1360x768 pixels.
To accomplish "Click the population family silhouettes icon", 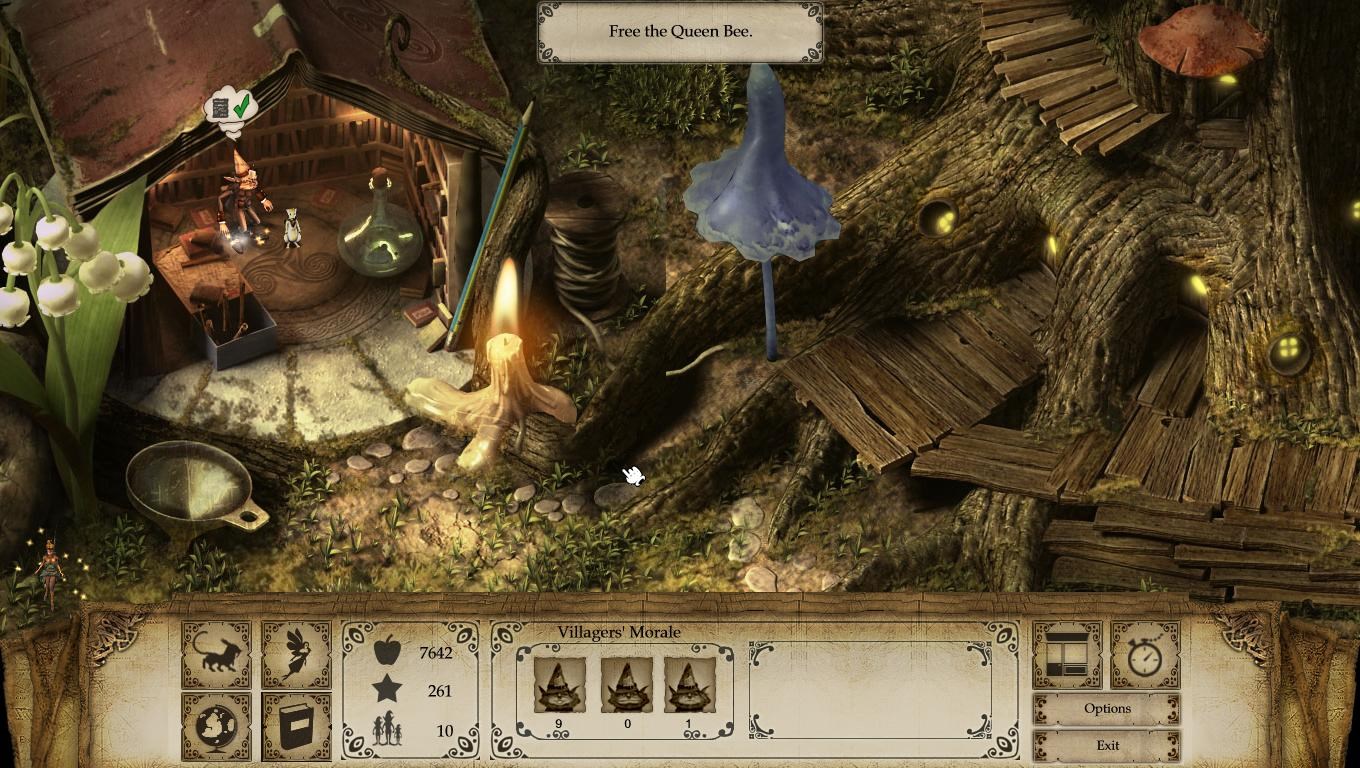I will click(390, 727).
